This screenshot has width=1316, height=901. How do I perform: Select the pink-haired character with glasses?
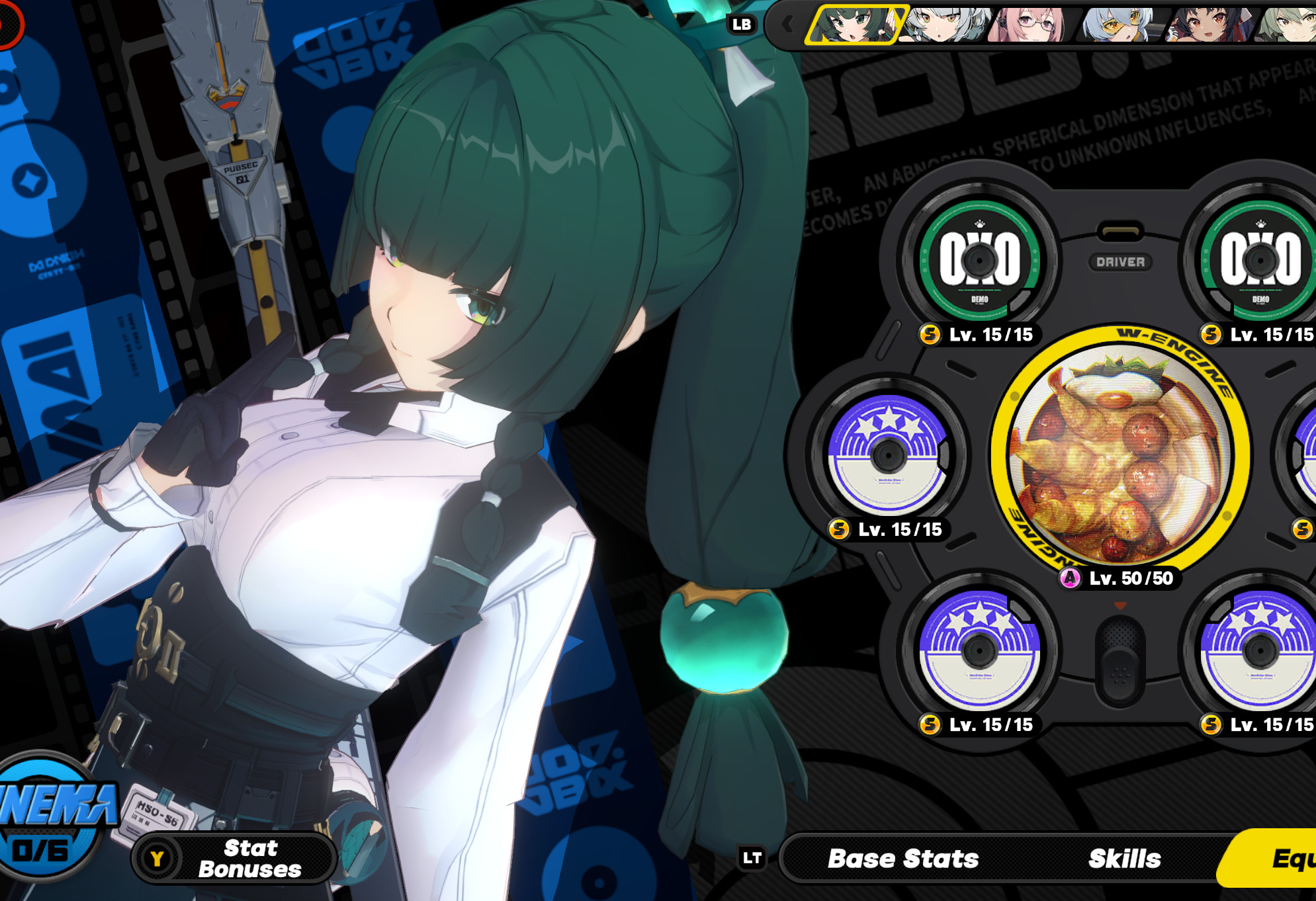1033,25
